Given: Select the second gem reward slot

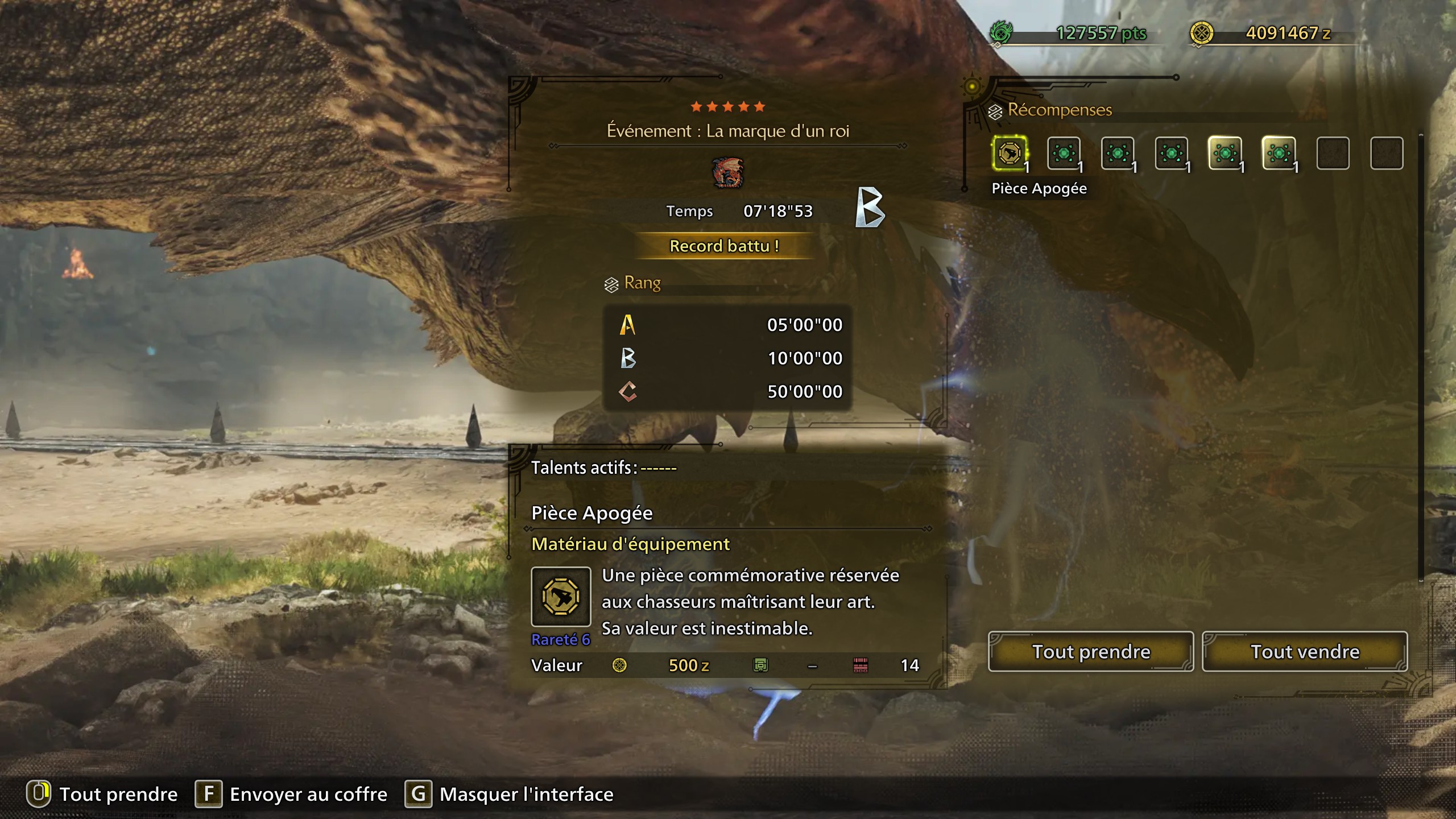Looking at the screenshot, I should point(1065,154).
